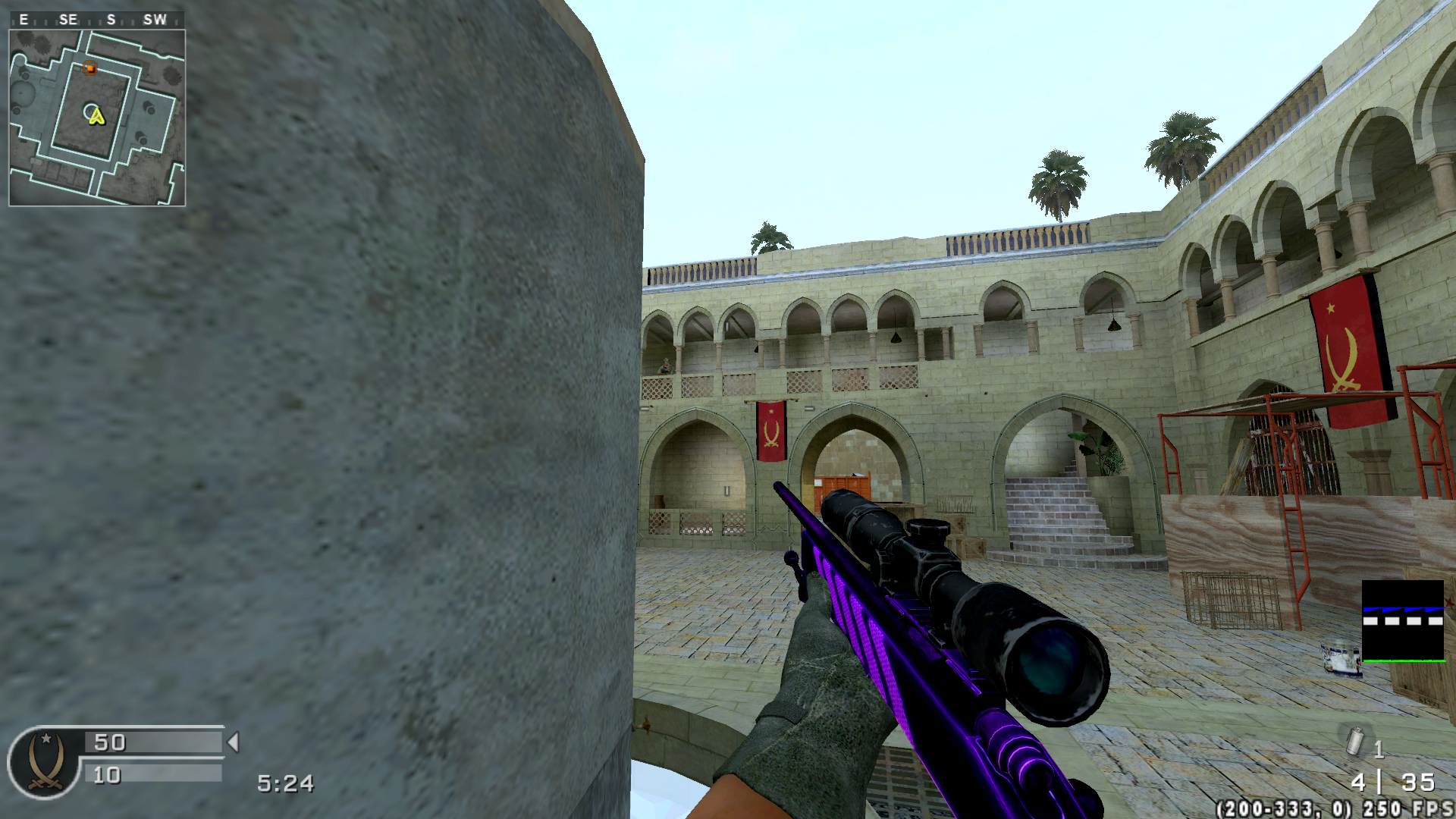Image resolution: width=1456 pixels, height=819 pixels.
Task: Select the orange objective marker on minimap
Action: (x=89, y=69)
